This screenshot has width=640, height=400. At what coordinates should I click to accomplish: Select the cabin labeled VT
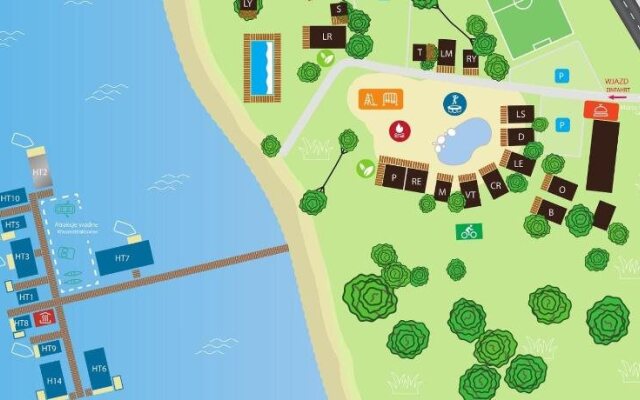point(469,191)
